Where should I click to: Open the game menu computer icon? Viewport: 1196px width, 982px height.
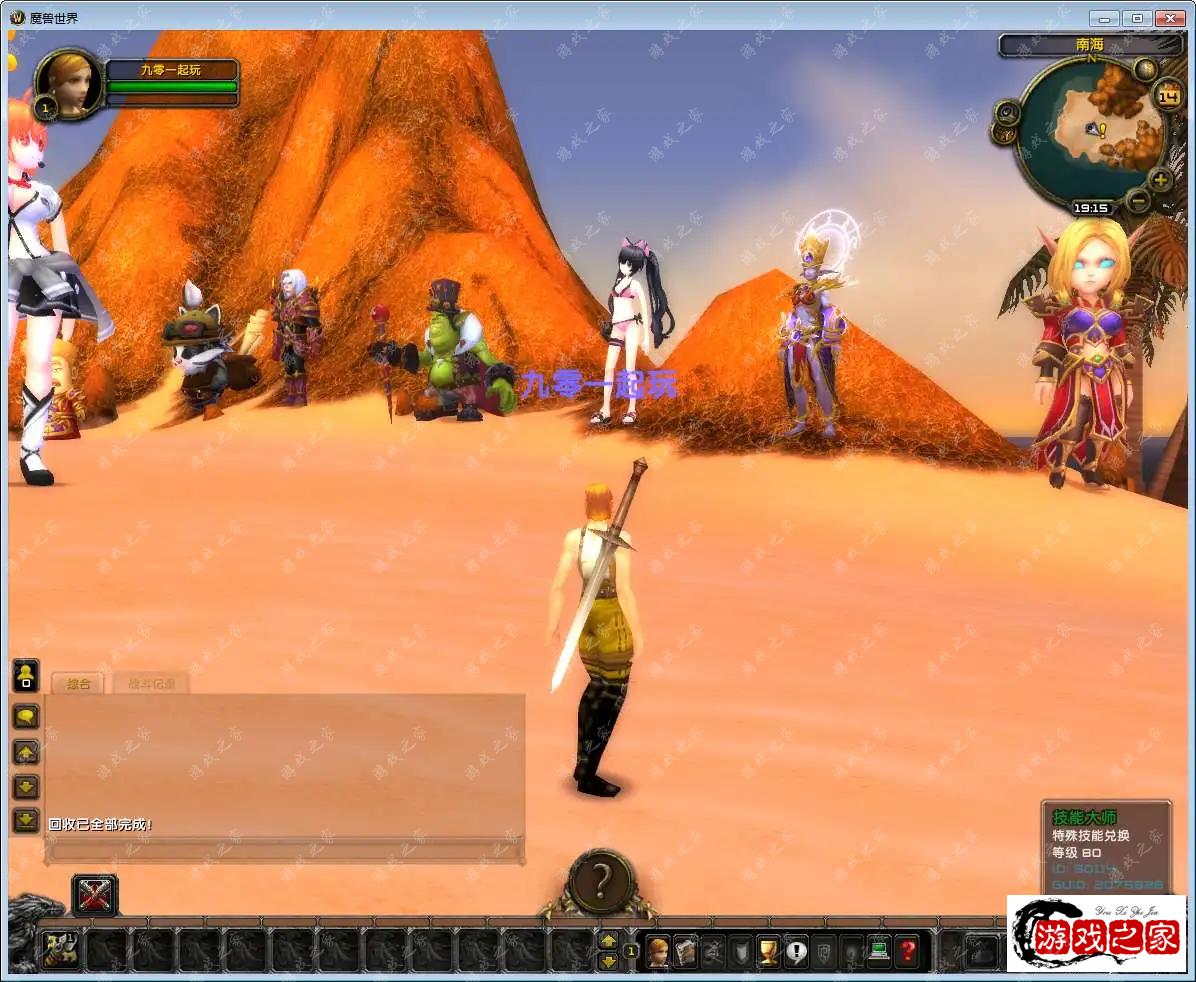(878, 950)
